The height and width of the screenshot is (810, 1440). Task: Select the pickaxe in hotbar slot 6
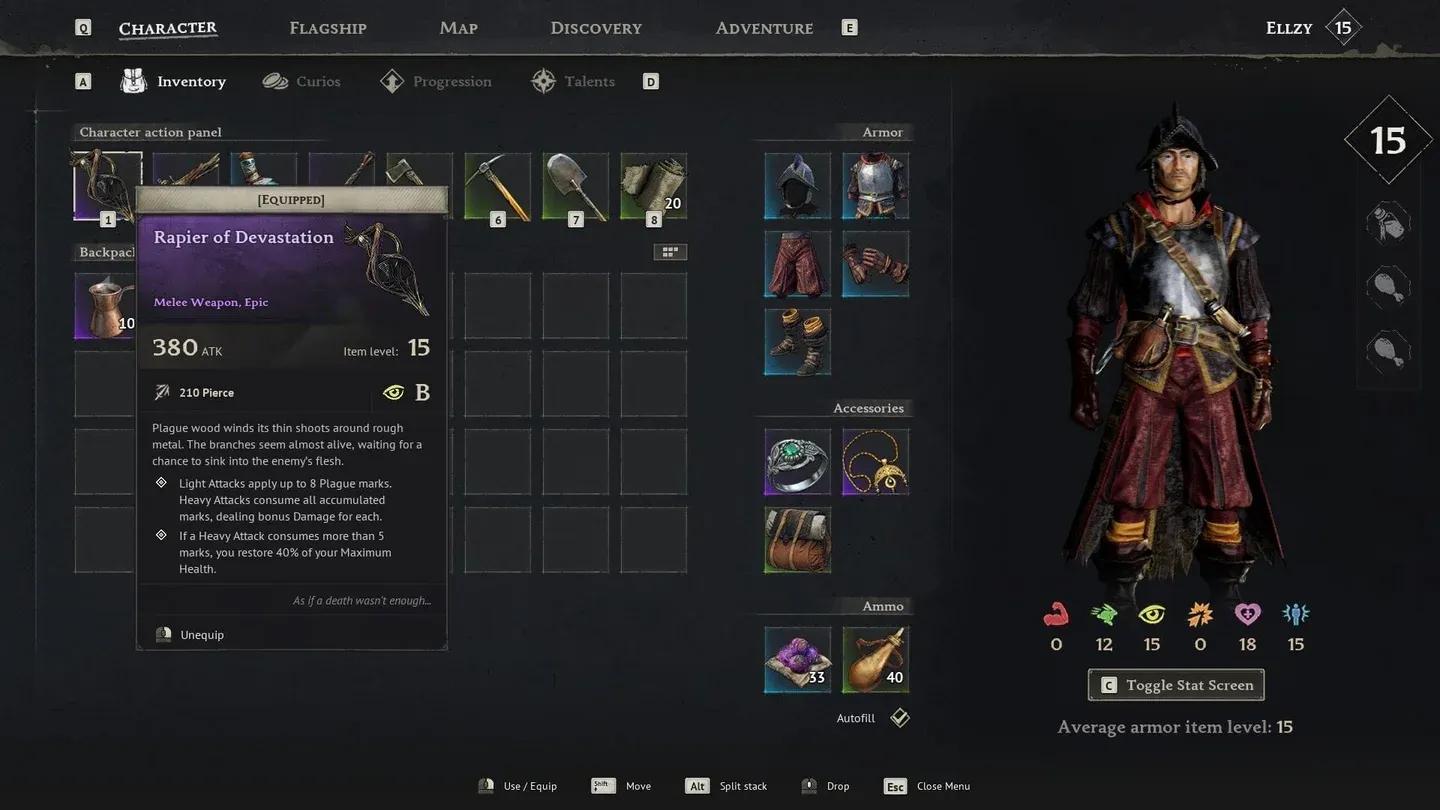click(497, 185)
